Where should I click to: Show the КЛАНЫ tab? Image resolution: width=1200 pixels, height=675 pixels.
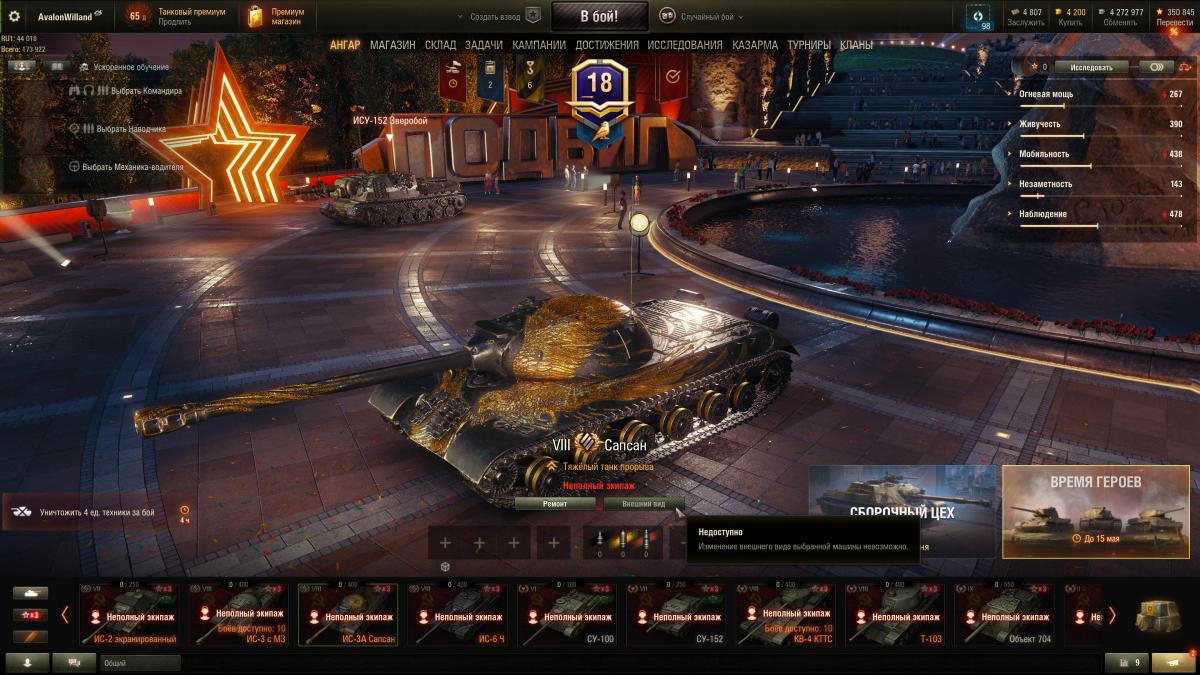click(856, 45)
